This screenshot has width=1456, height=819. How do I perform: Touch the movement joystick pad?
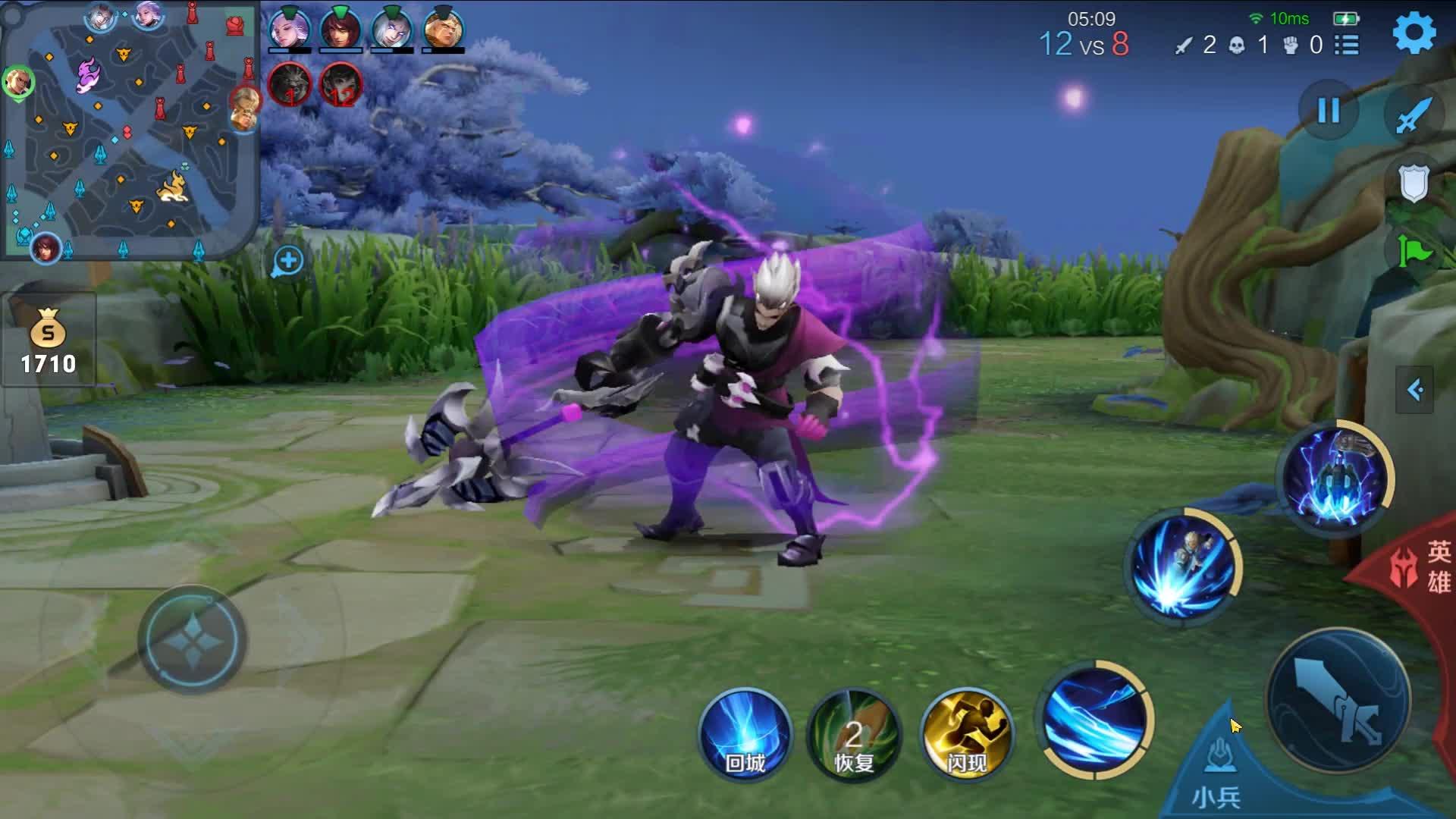click(x=192, y=639)
